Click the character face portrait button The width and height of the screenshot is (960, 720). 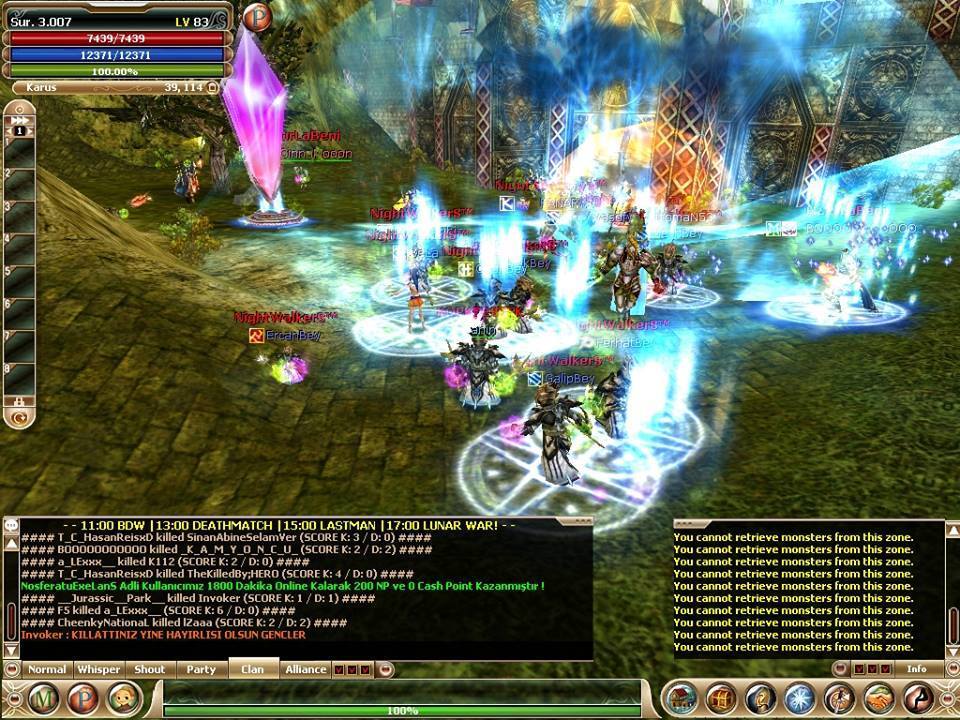coord(123,698)
